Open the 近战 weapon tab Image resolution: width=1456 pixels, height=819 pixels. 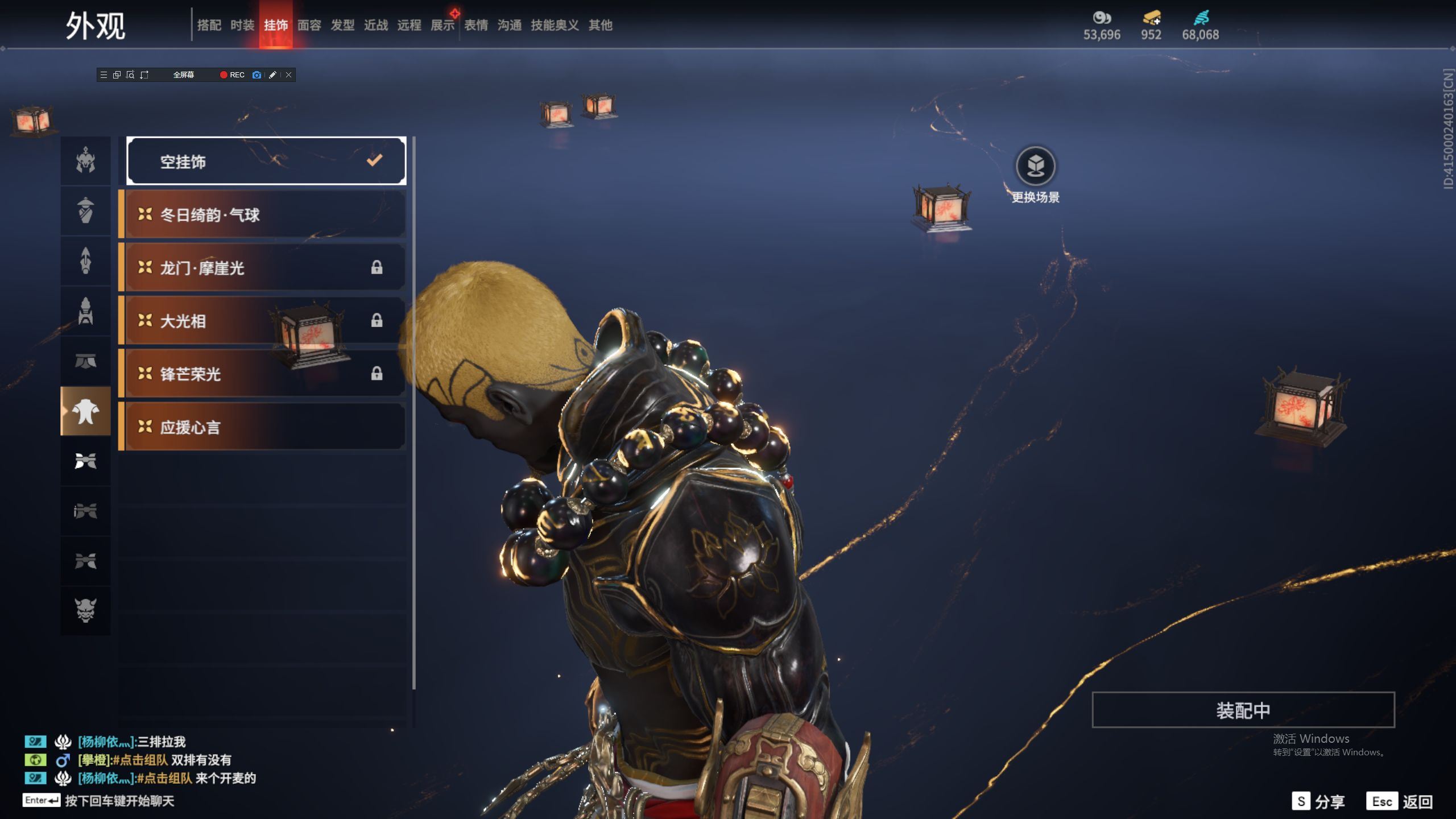(x=376, y=25)
